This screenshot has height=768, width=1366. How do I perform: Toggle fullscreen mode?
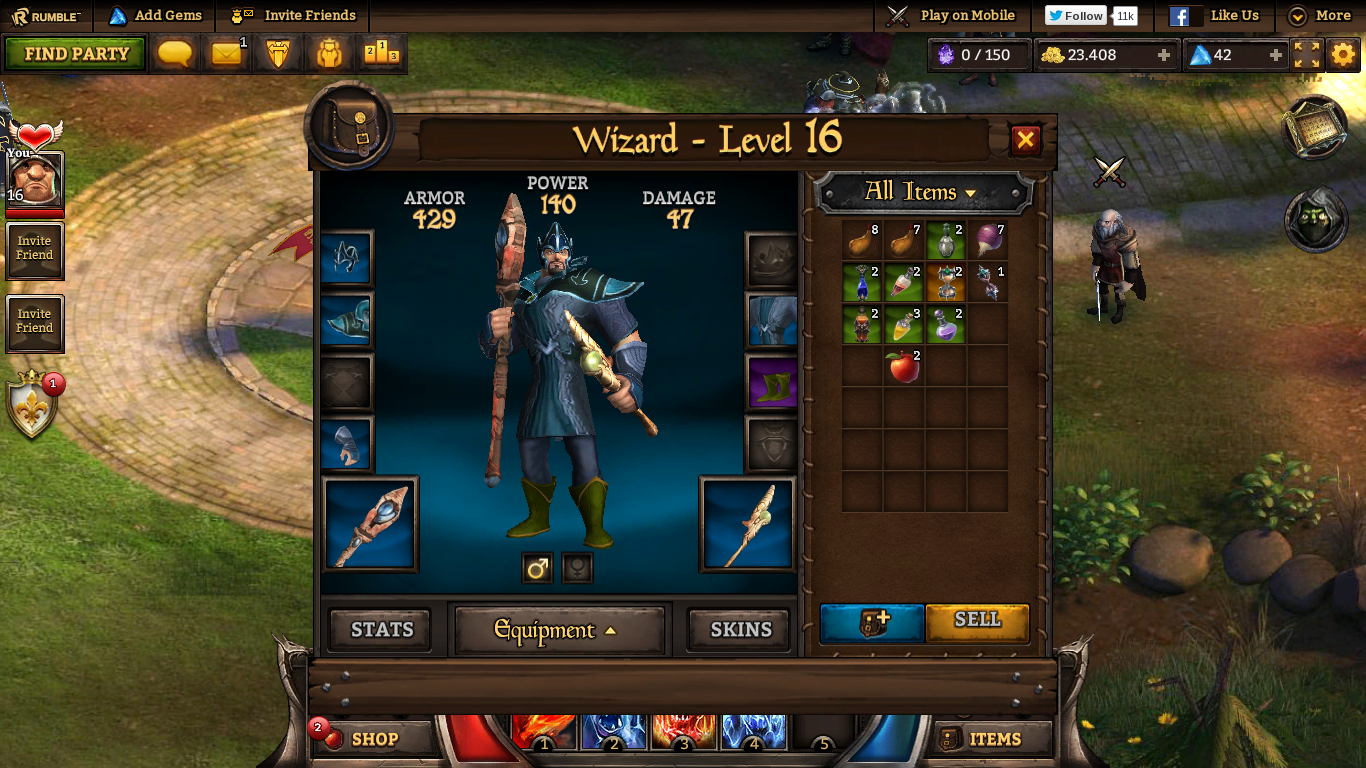coord(1307,54)
